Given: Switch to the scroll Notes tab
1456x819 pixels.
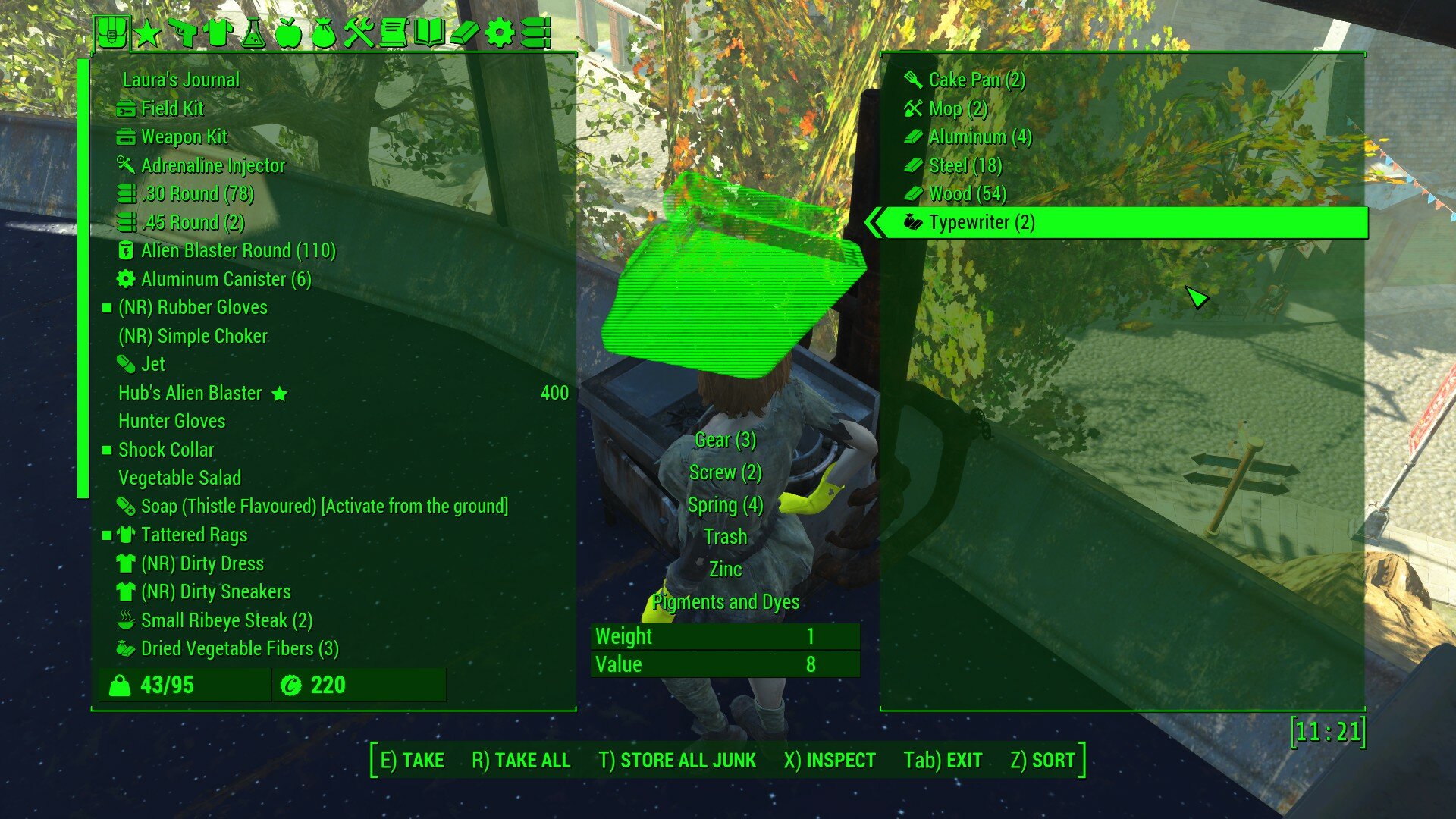Looking at the screenshot, I should 394,32.
